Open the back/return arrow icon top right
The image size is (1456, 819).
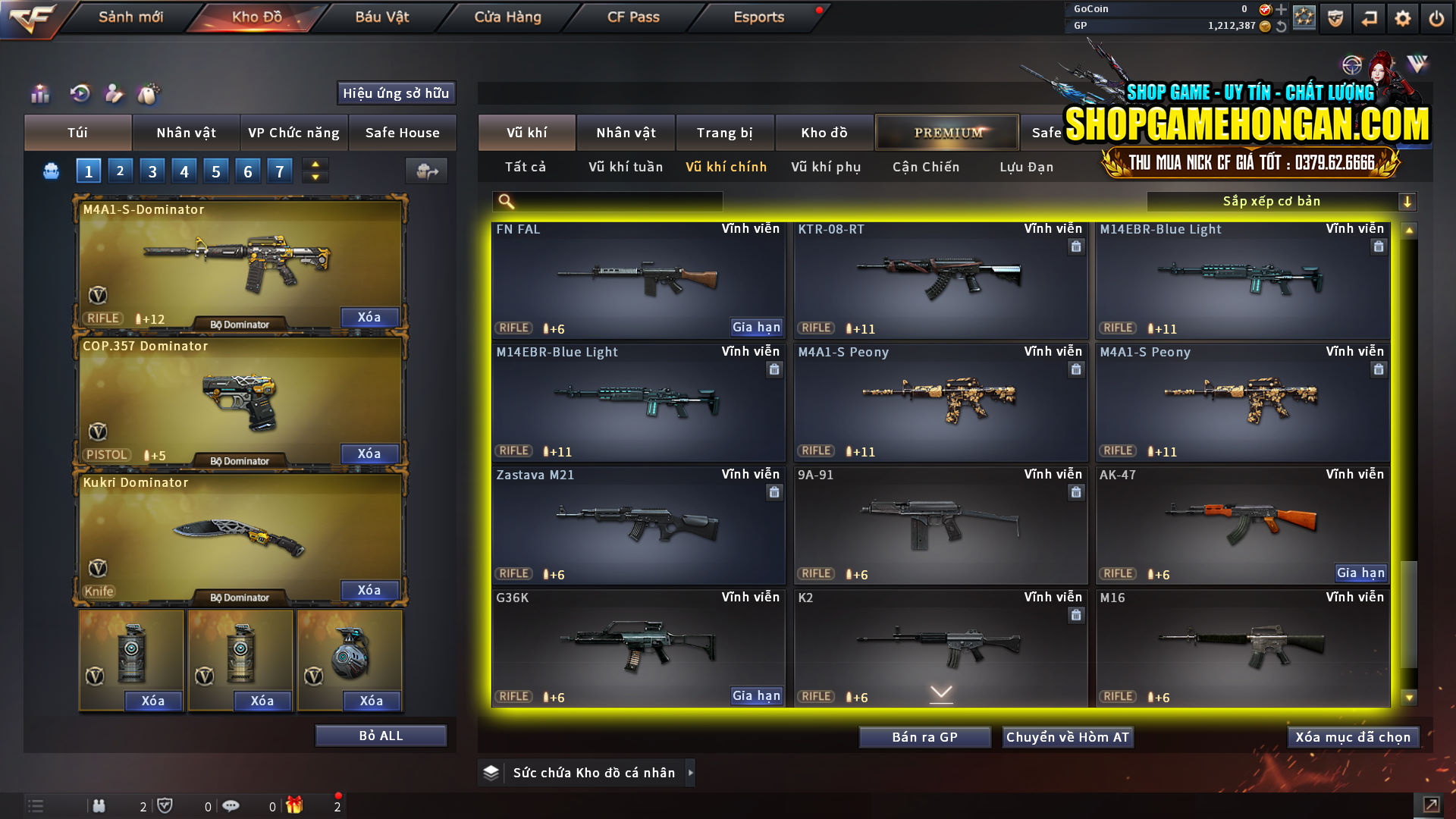1369,17
